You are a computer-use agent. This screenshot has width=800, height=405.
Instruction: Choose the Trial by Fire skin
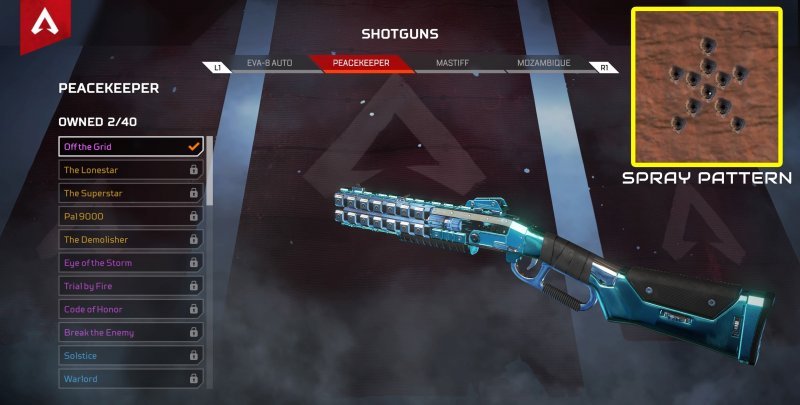[x=131, y=286]
